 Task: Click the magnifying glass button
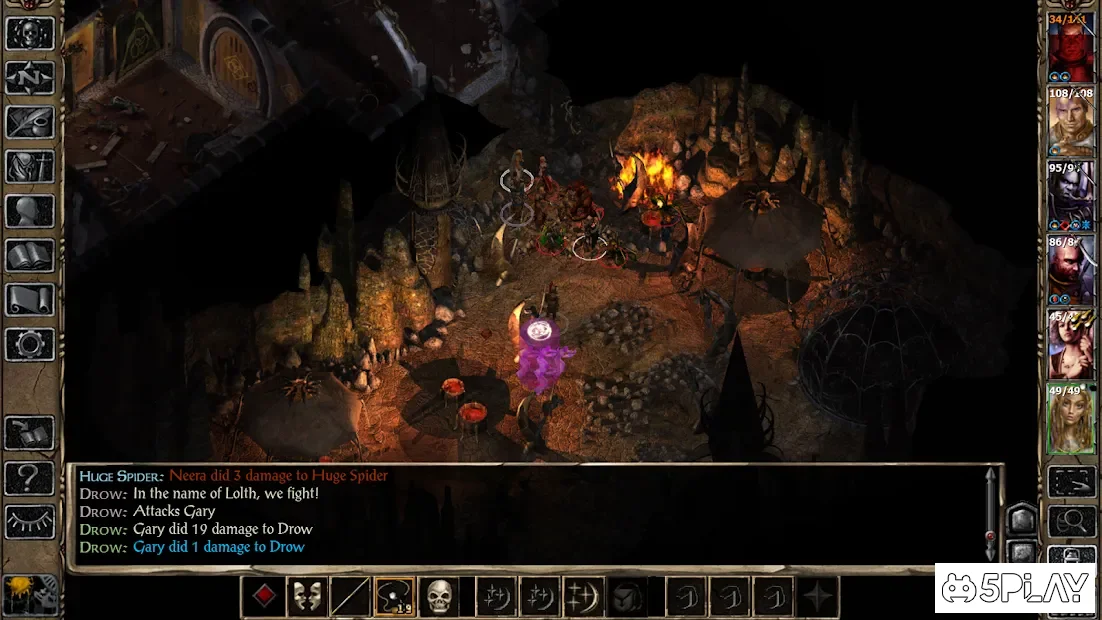point(1071,521)
